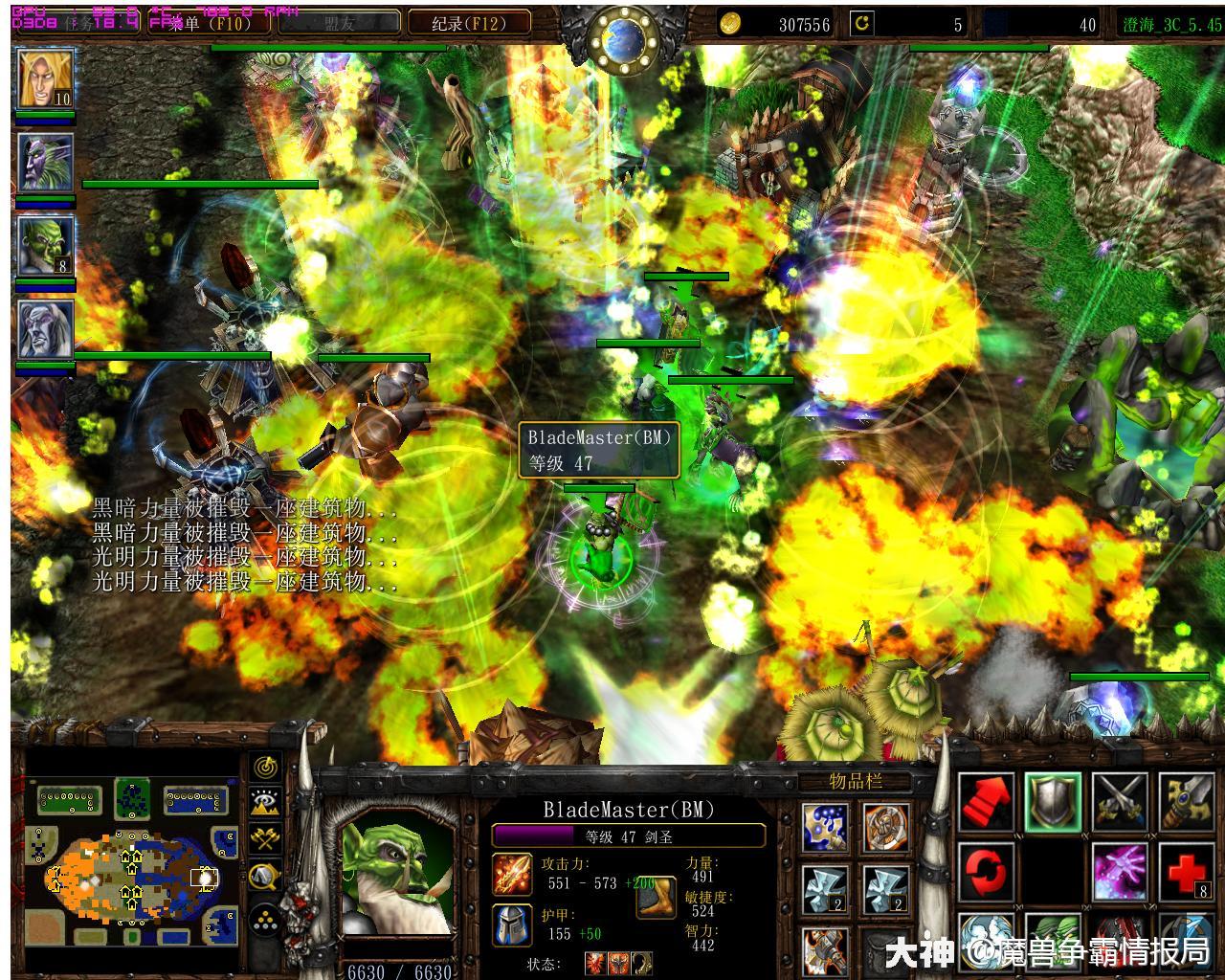1225x980 pixels.
Task: Select the green orc hero portrait
Action: pyautogui.click(x=45, y=246)
